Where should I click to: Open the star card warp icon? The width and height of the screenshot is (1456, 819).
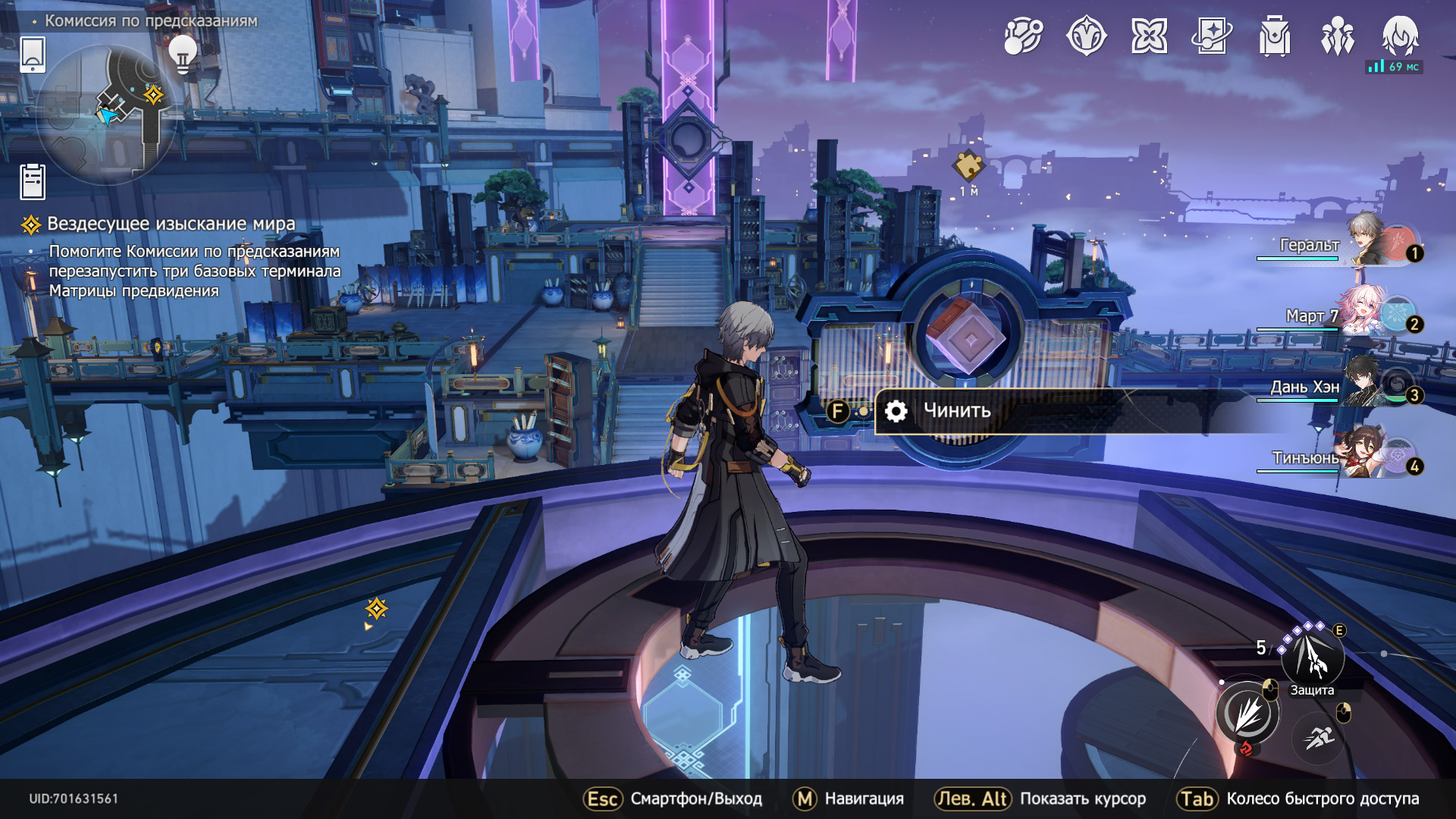point(1212,36)
